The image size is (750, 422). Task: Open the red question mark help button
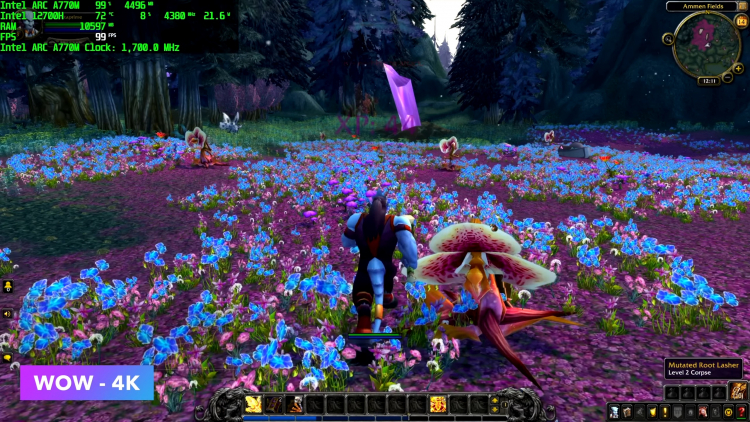[x=741, y=412]
